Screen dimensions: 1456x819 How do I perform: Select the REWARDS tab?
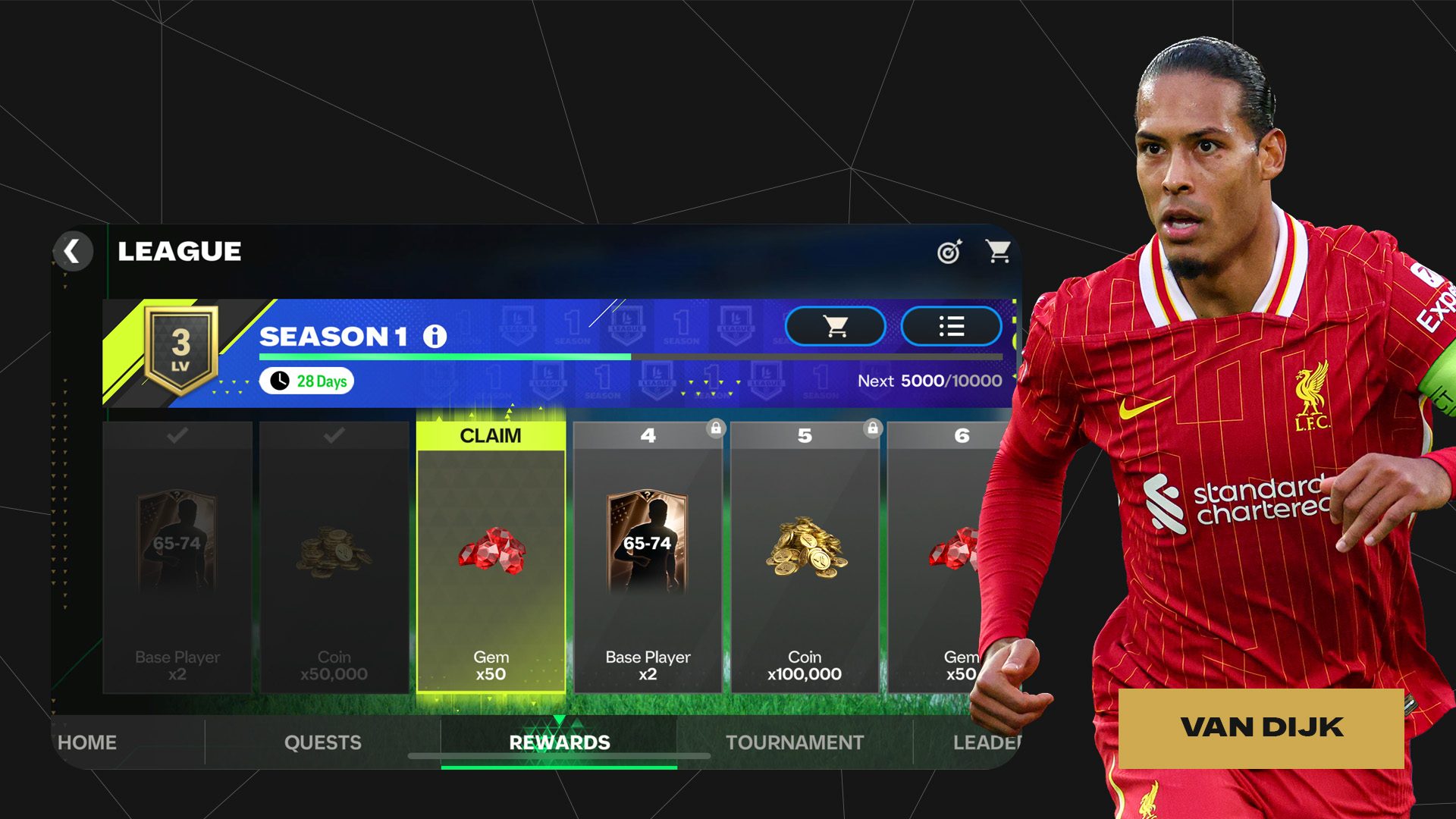[x=562, y=742]
